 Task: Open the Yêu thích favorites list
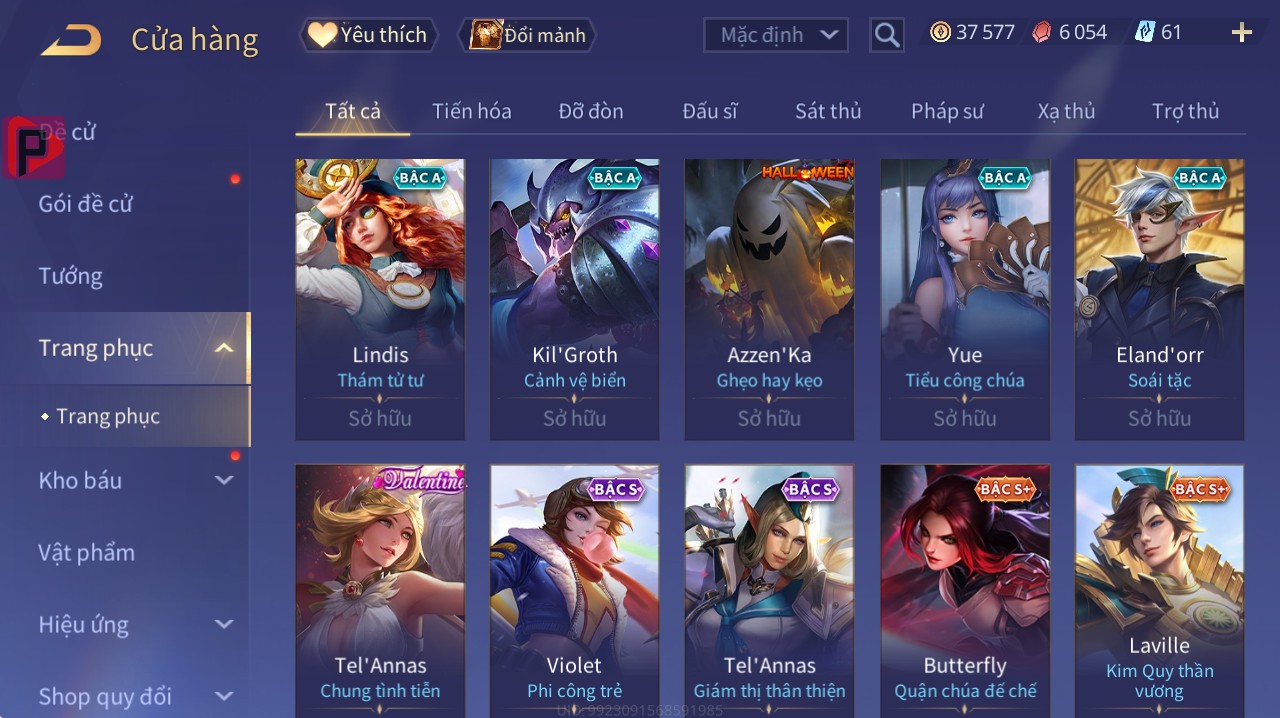point(367,35)
